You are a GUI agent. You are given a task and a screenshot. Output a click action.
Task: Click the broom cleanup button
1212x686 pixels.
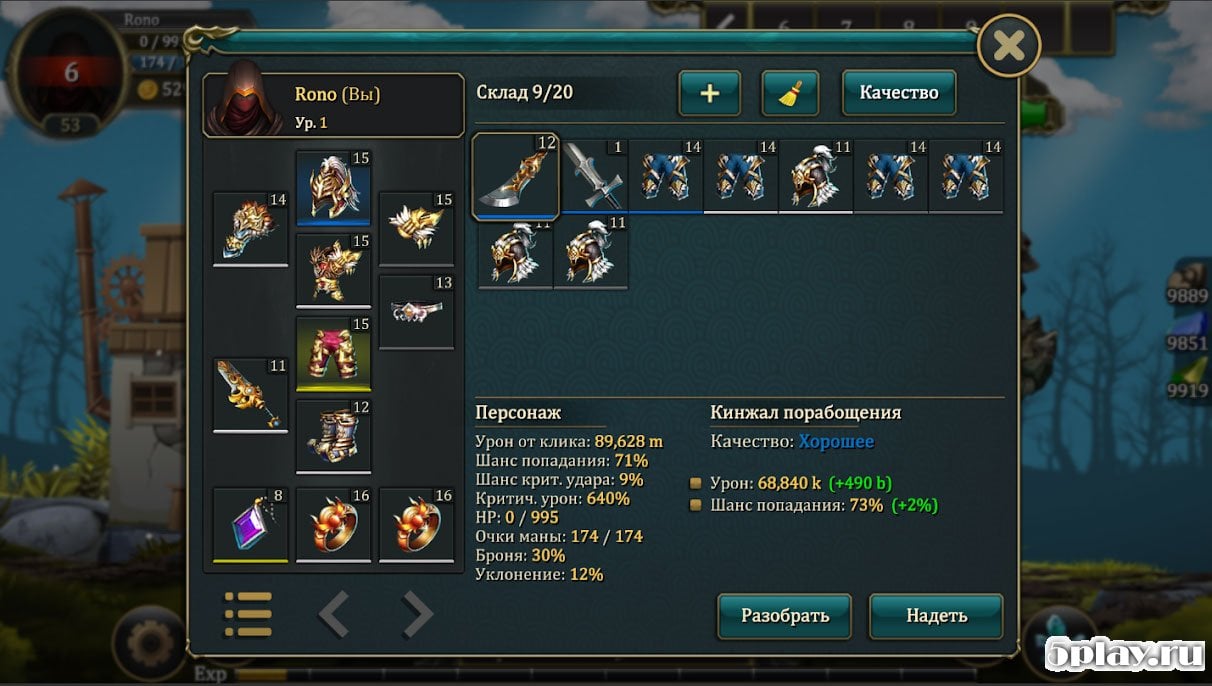[790, 93]
